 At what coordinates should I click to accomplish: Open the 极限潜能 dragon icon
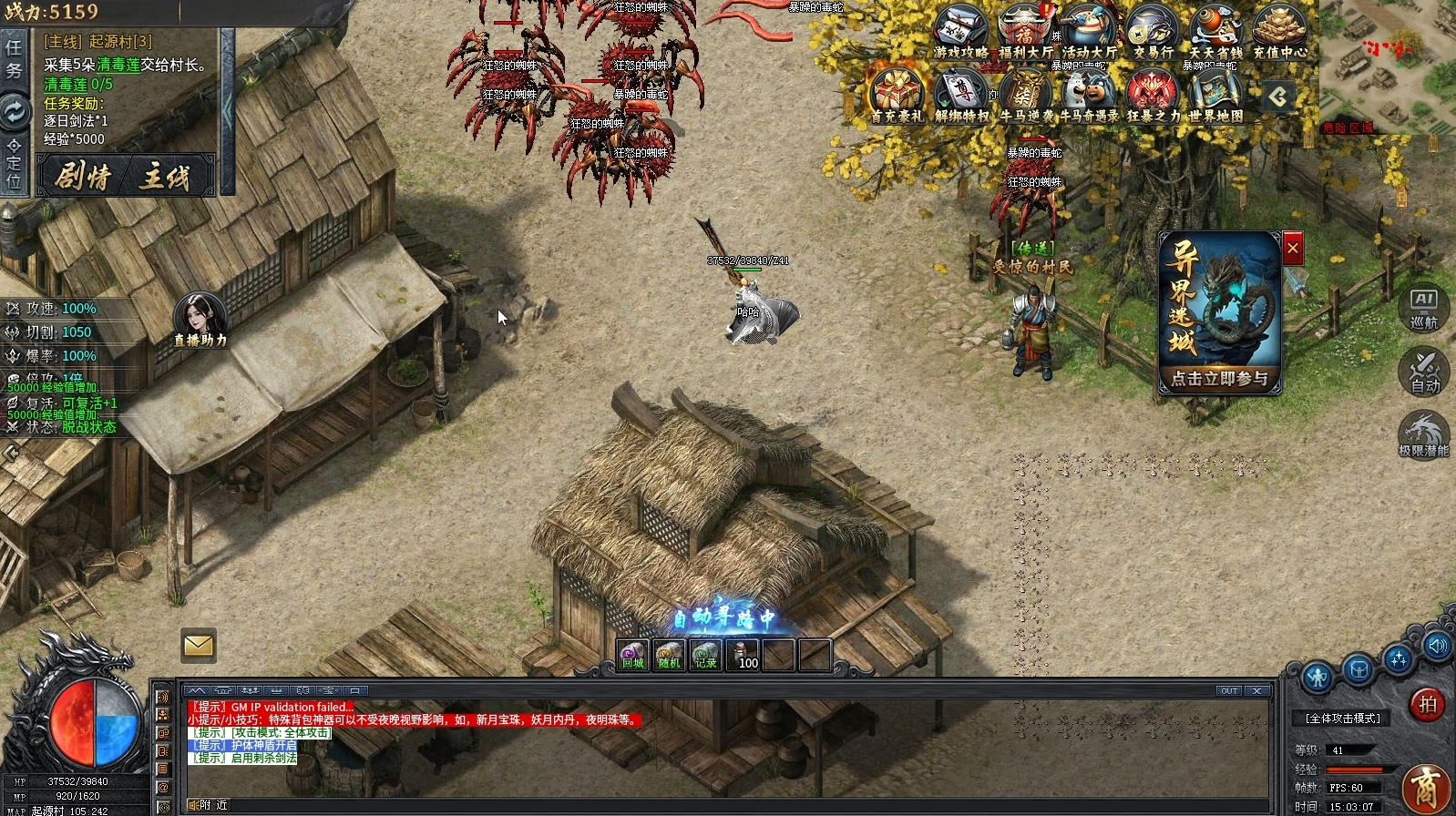1423,433
